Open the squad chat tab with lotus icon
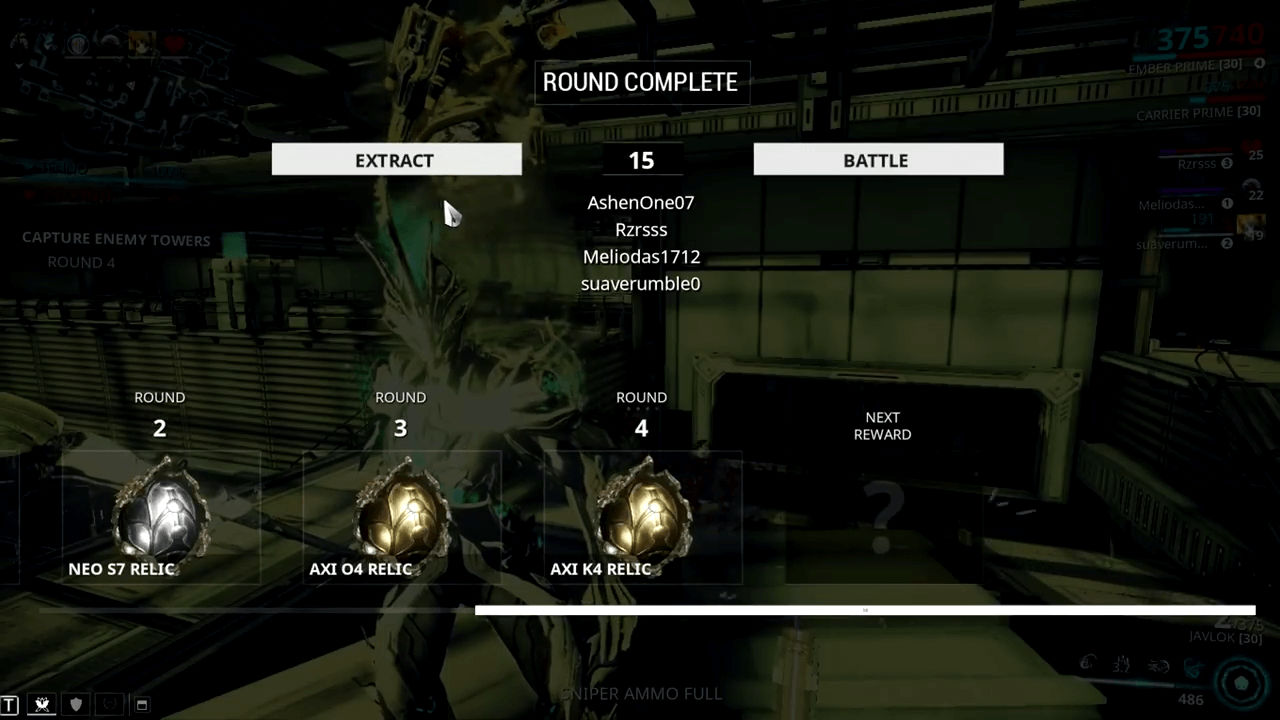 tap(42, 704)
